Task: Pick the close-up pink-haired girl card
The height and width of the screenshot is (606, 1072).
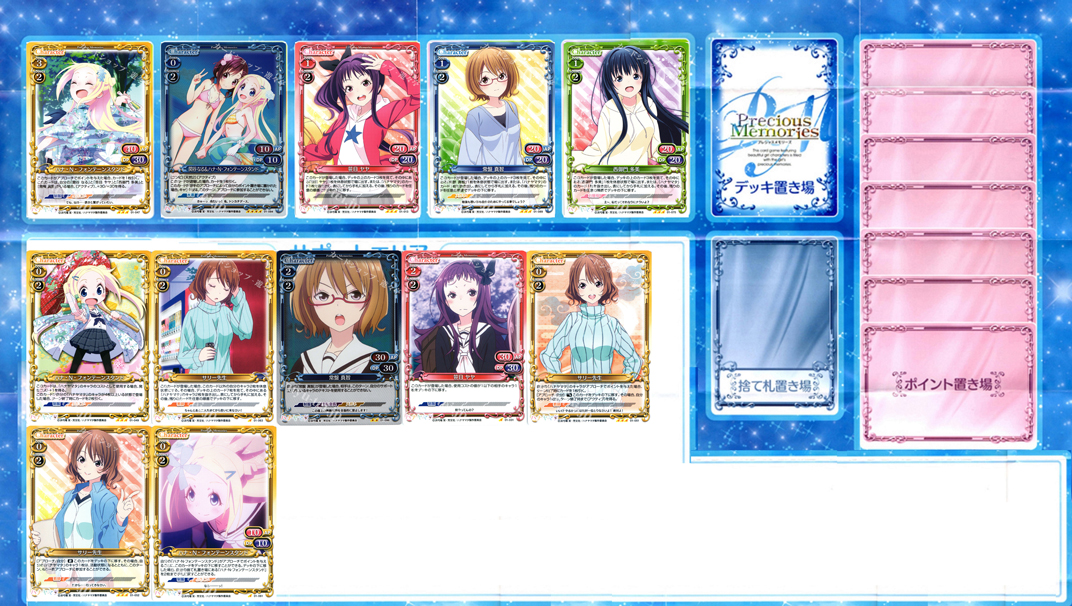Action: tap(215, 512)
